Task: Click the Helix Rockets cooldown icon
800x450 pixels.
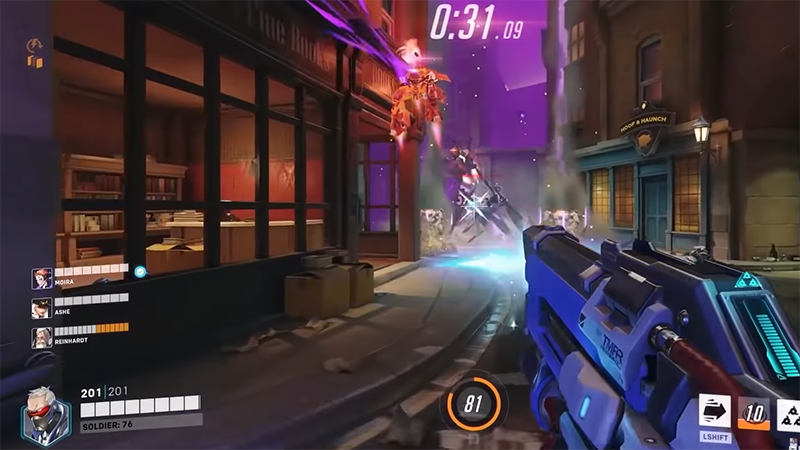Action: coord(753,413)
